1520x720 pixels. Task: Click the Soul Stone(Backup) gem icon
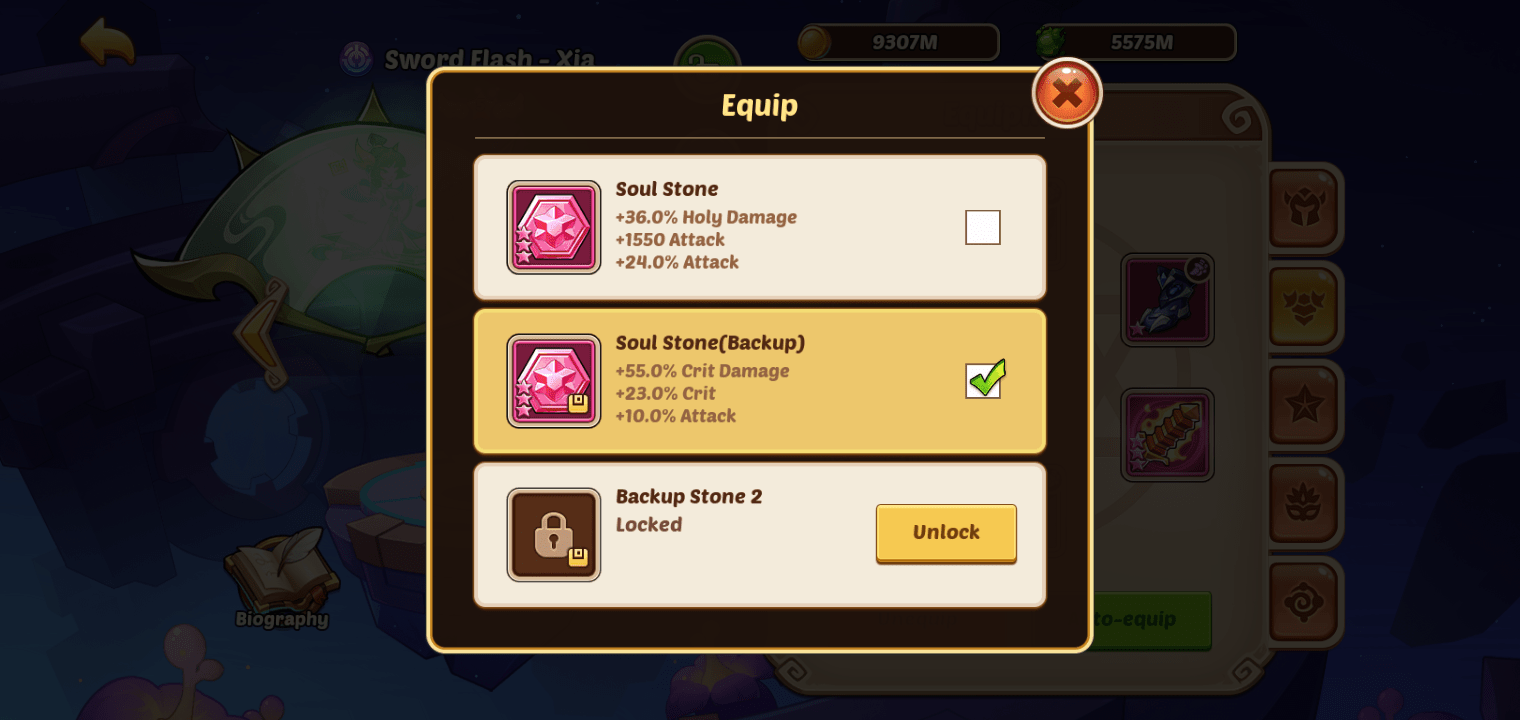pos(554,381)
